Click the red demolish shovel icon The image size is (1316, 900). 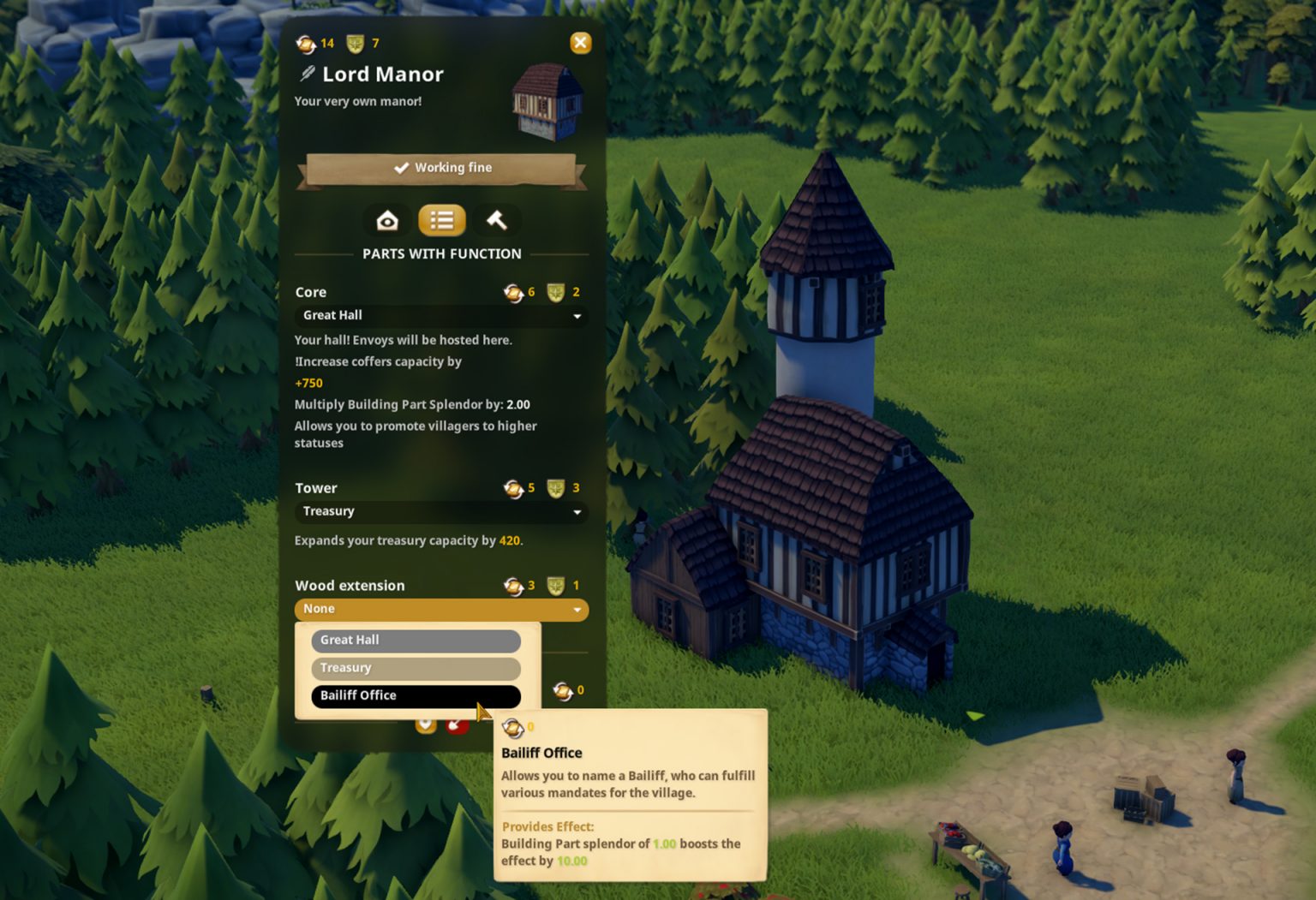[x=457, y=726]
